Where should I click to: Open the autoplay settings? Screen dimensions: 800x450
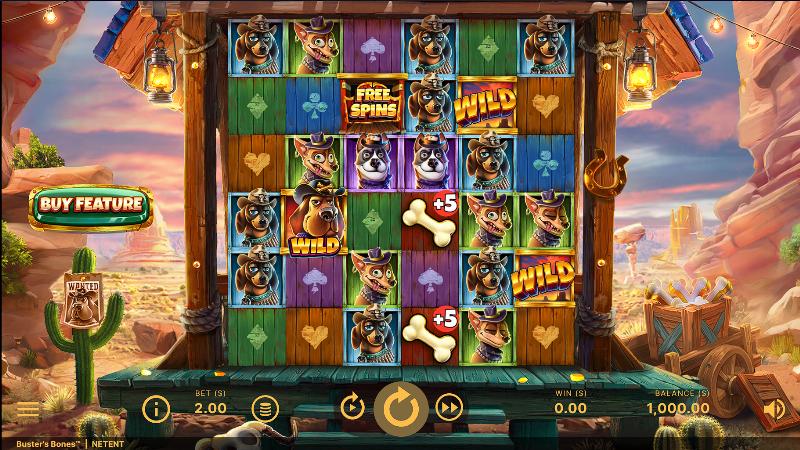pos(352,407)
